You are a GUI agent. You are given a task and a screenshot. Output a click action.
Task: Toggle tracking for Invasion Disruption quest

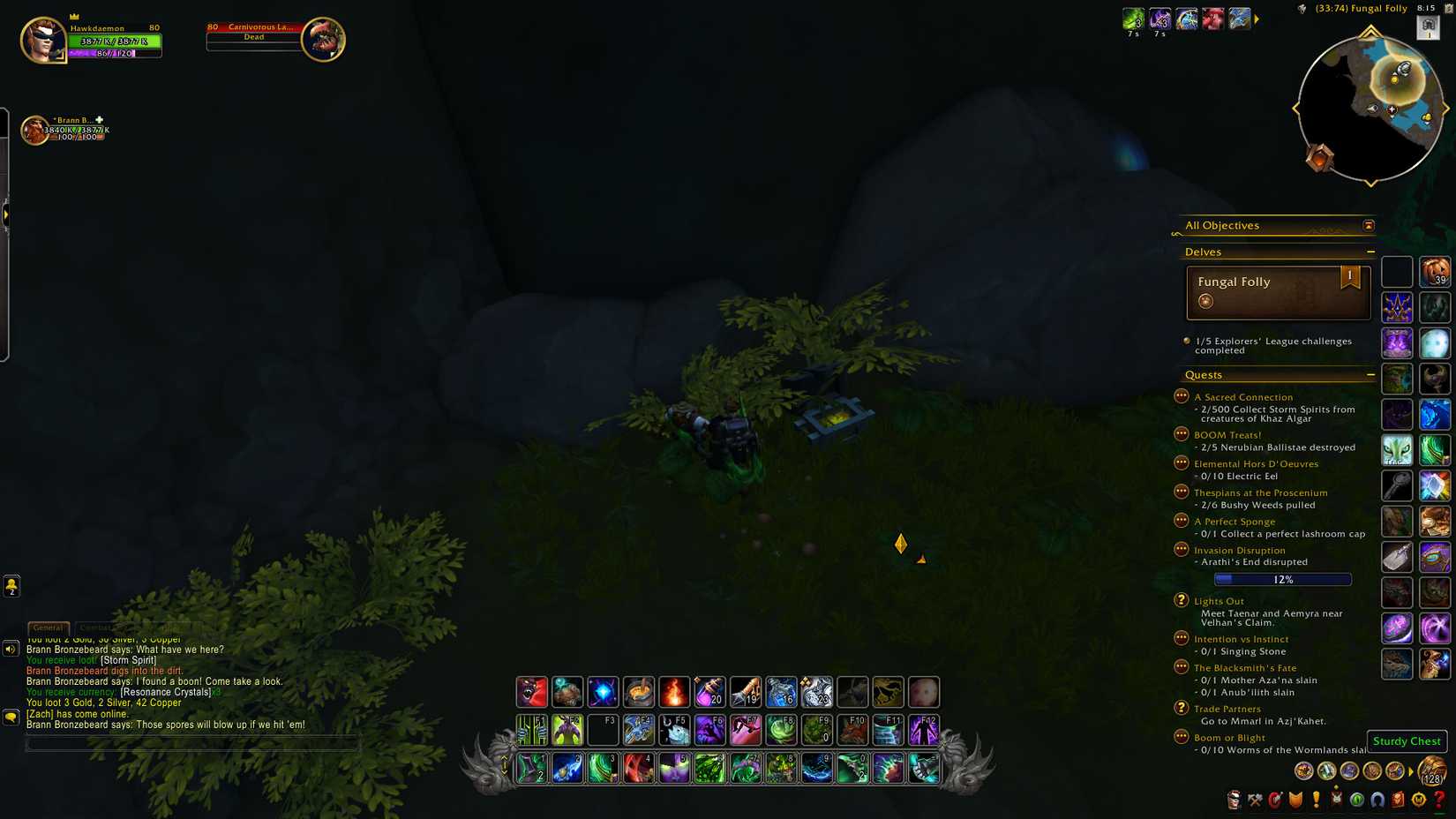tap(1182, 549)
